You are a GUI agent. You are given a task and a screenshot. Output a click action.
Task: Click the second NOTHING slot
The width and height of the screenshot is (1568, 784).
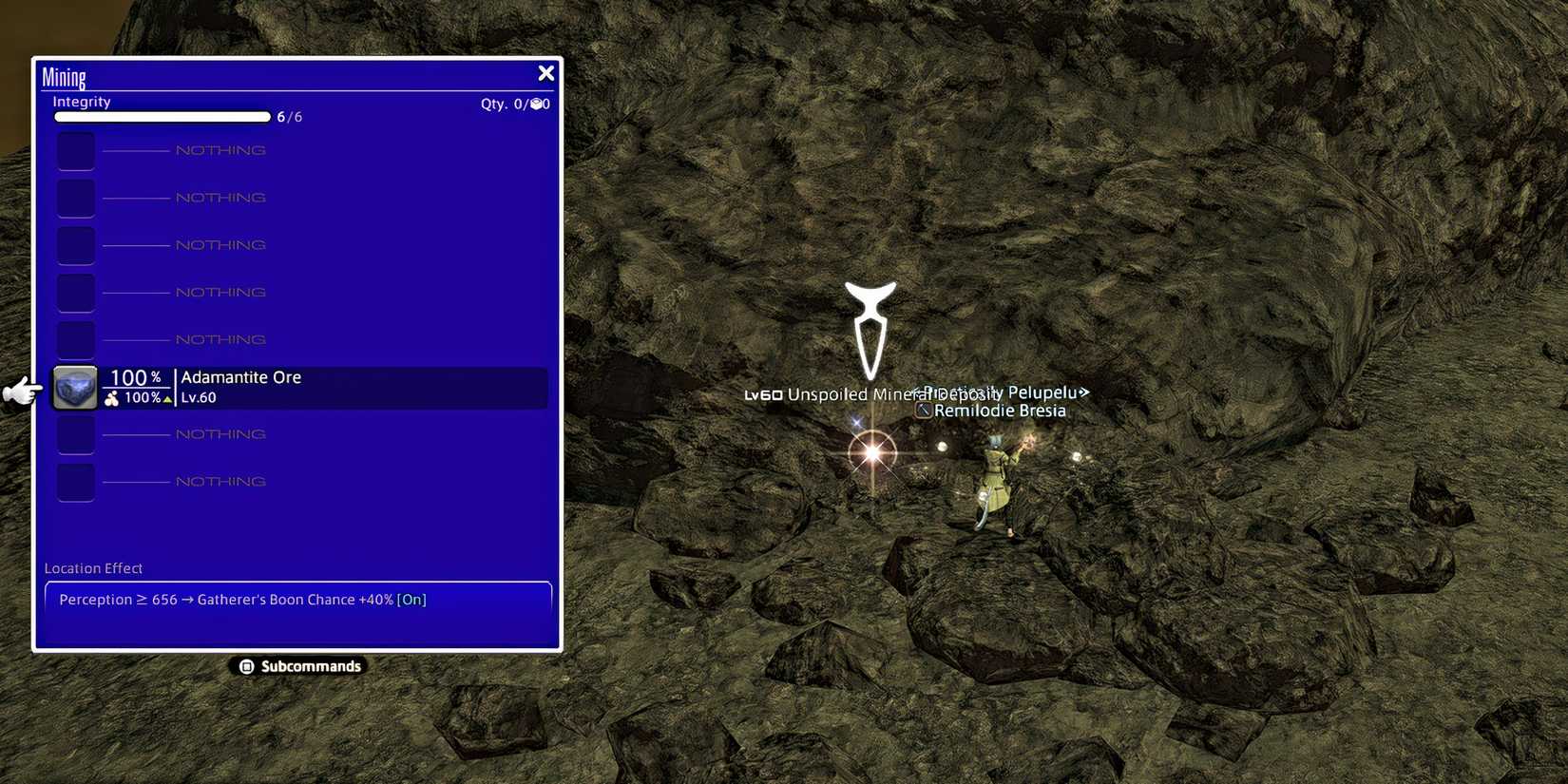(219, 197)
